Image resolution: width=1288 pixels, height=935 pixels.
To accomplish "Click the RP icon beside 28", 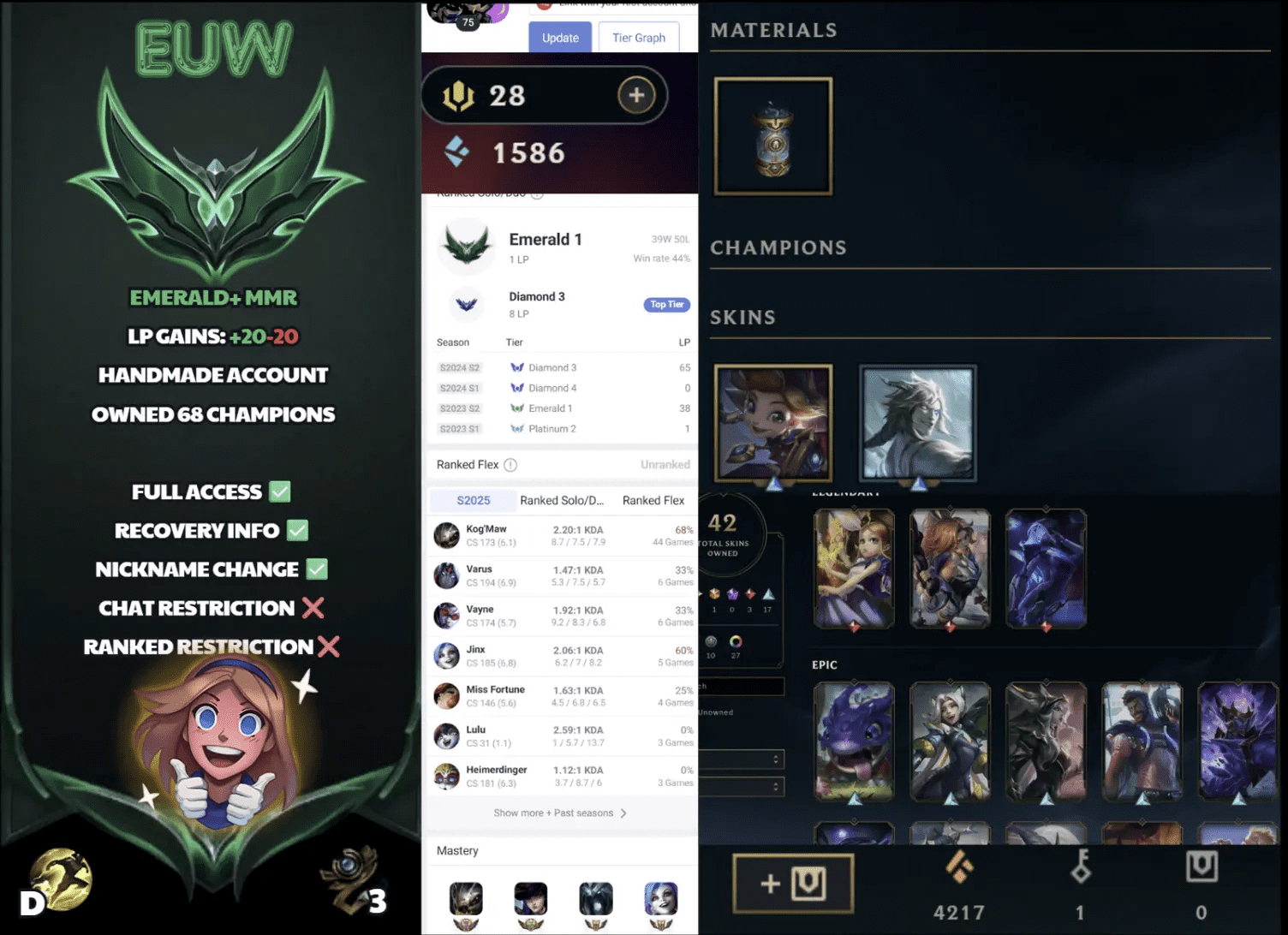I will pyautogui.click(x=460, y=95).
